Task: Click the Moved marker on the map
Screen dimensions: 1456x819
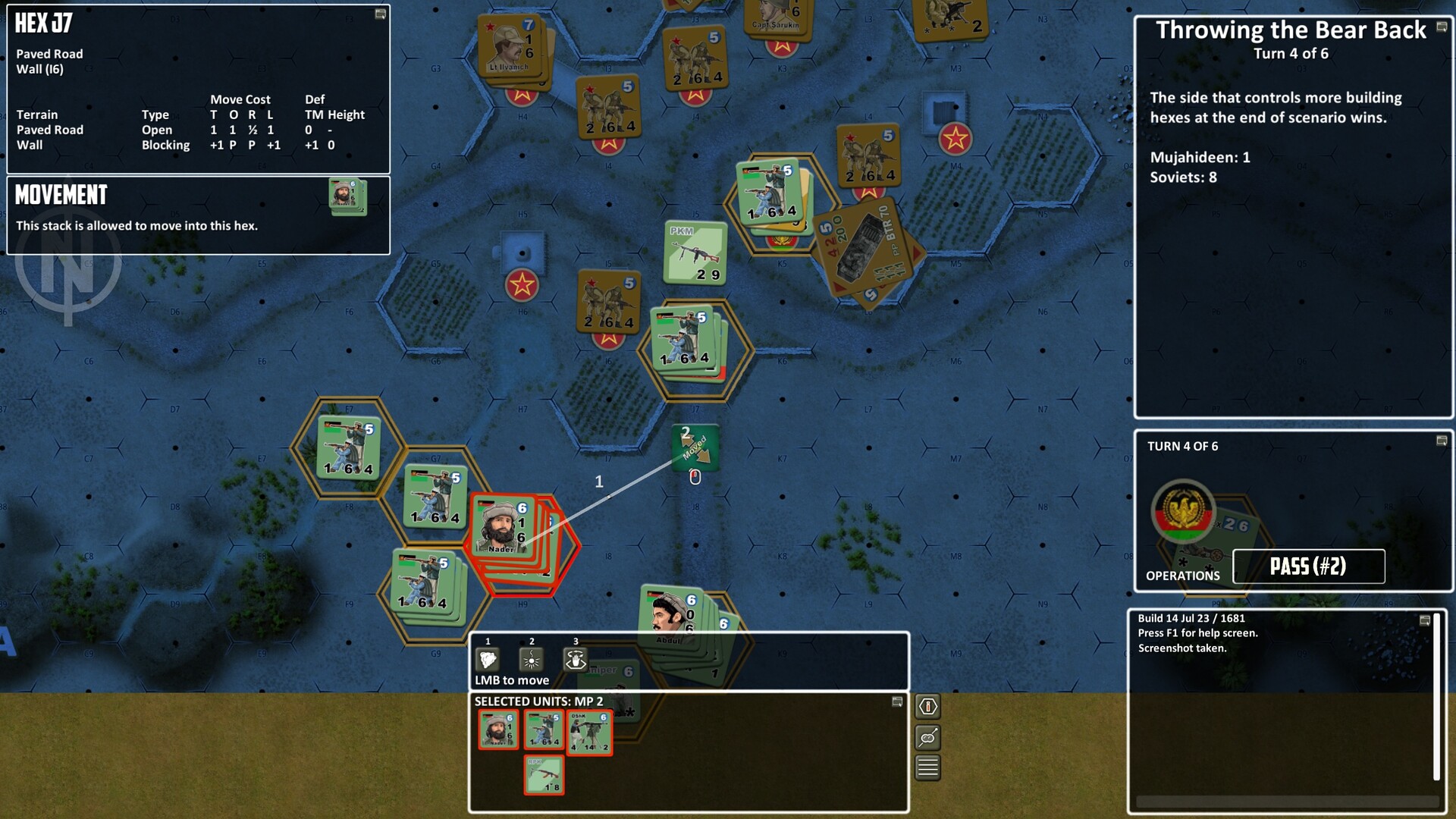Action: click(695, 447)
